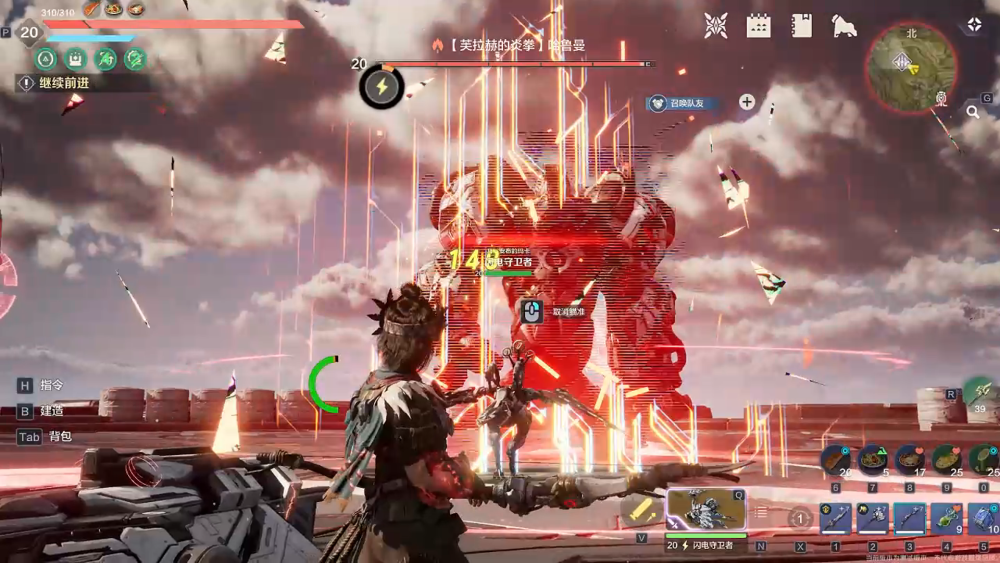
Task: Open the beast companion menu icon
Action: [x=844, y=26]
